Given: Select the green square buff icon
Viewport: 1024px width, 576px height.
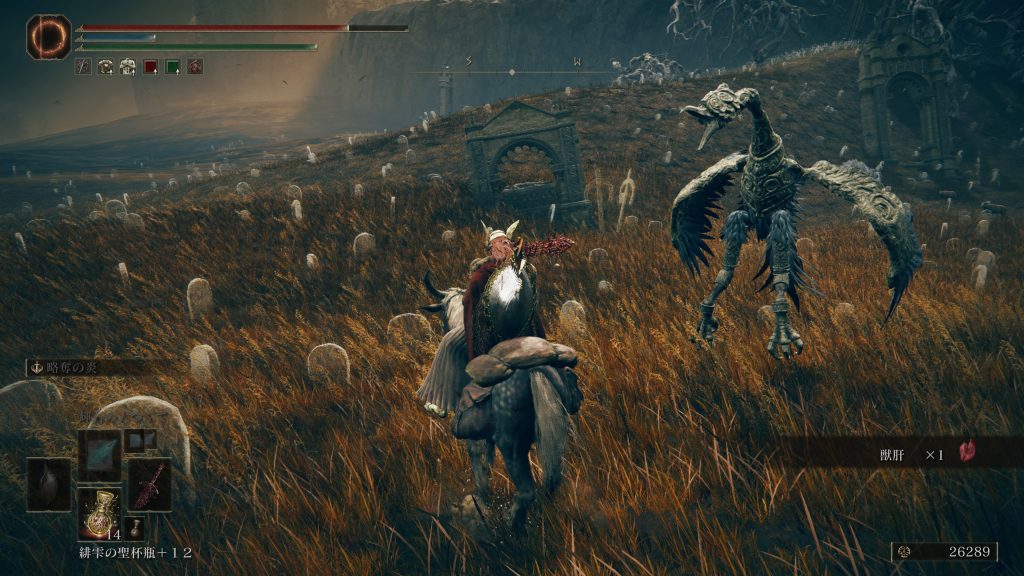Looking at the screenshot, I should [x=172, y=67].
